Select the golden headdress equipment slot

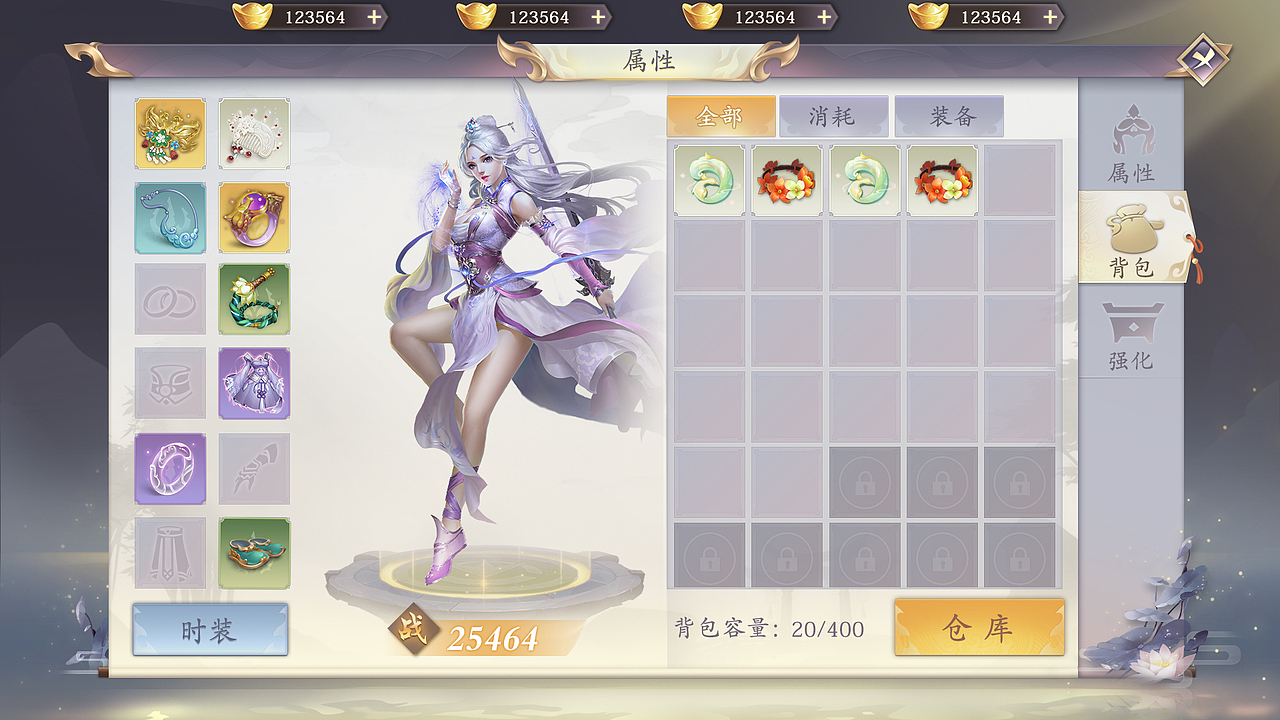(x=170, y=131)
